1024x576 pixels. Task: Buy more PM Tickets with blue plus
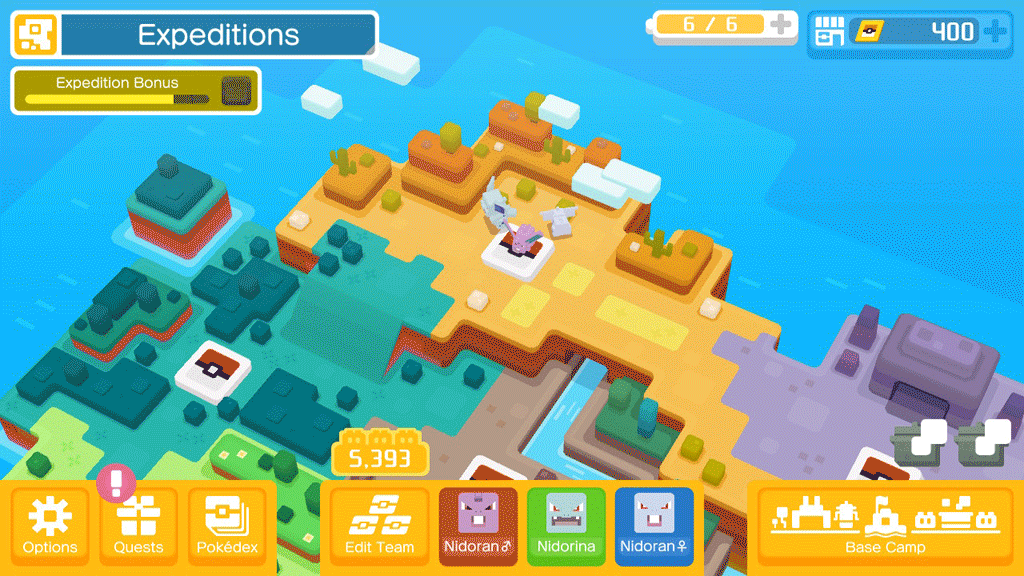click(995, 32)
